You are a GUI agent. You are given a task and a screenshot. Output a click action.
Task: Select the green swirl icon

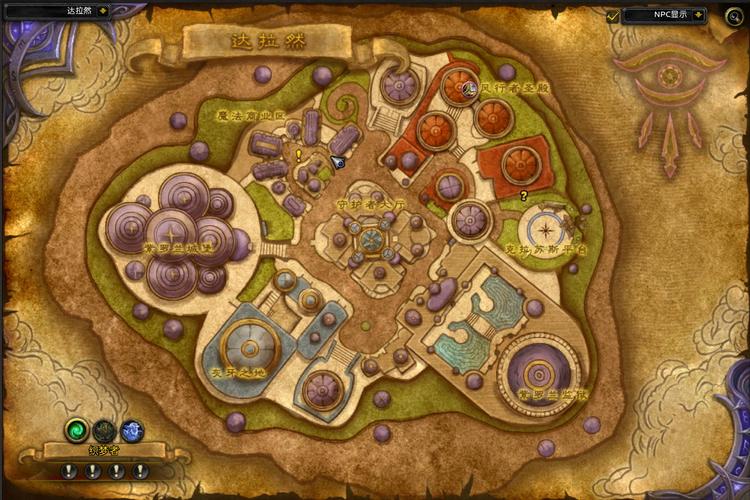(x=76, y=430)
